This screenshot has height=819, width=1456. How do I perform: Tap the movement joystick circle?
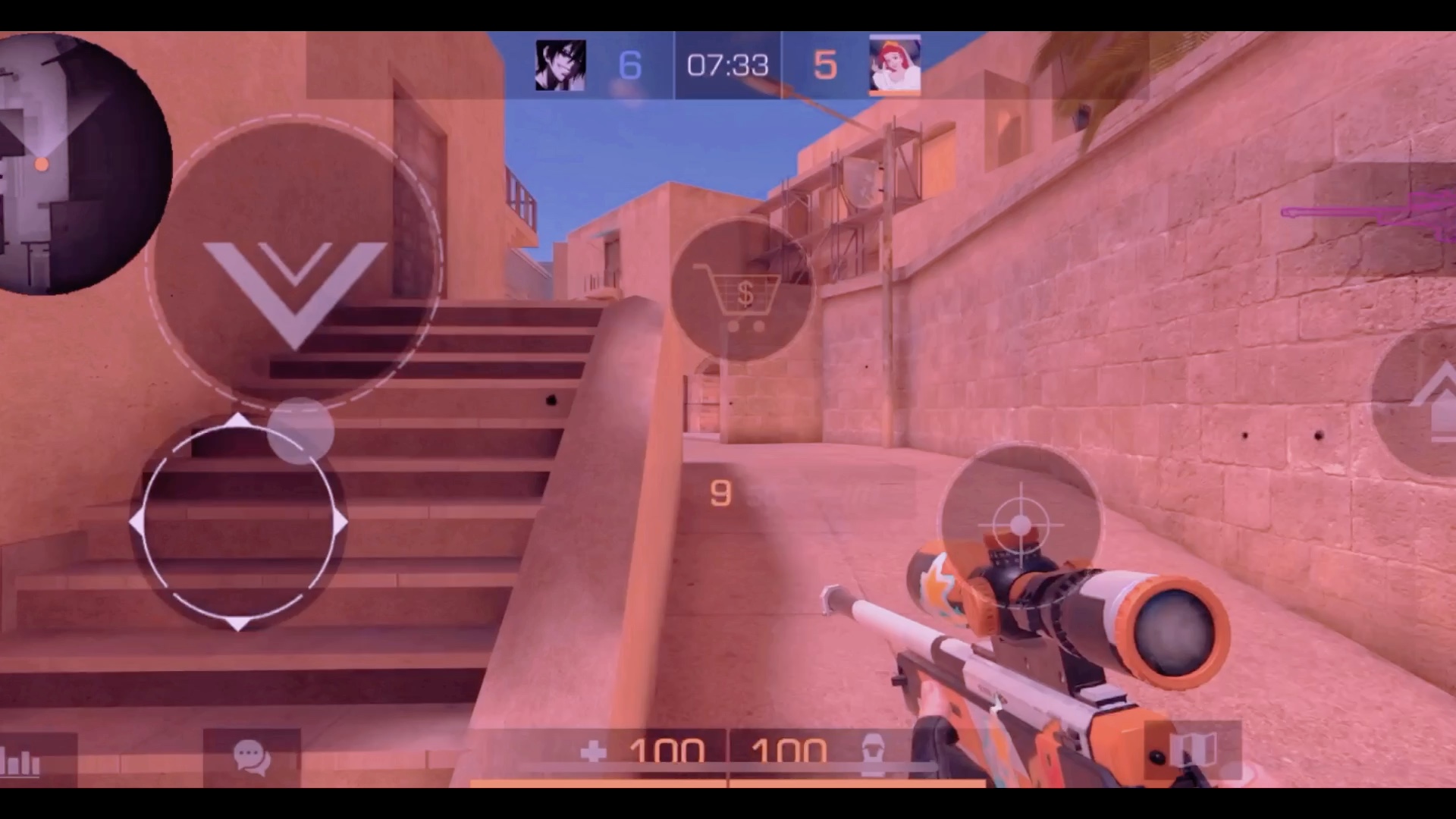click(x=238, y=522)
